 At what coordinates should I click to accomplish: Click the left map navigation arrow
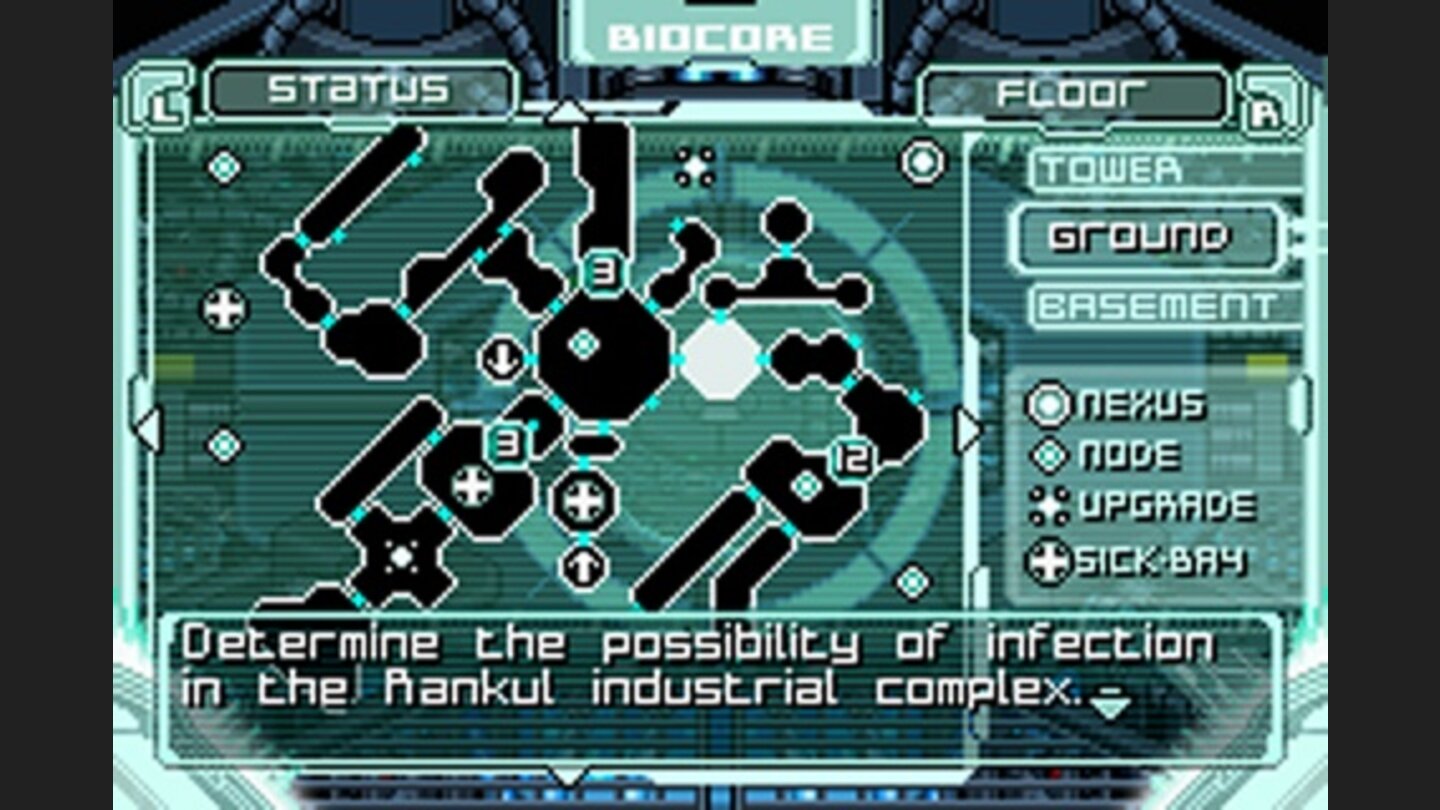[x=146, y=430]
